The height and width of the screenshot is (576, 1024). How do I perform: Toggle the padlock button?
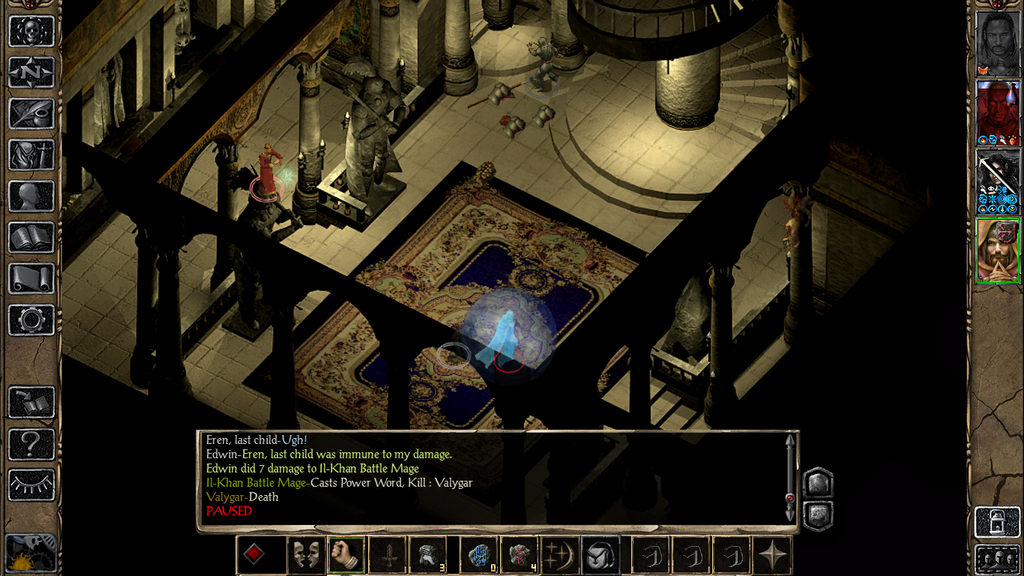coord(997,522)
